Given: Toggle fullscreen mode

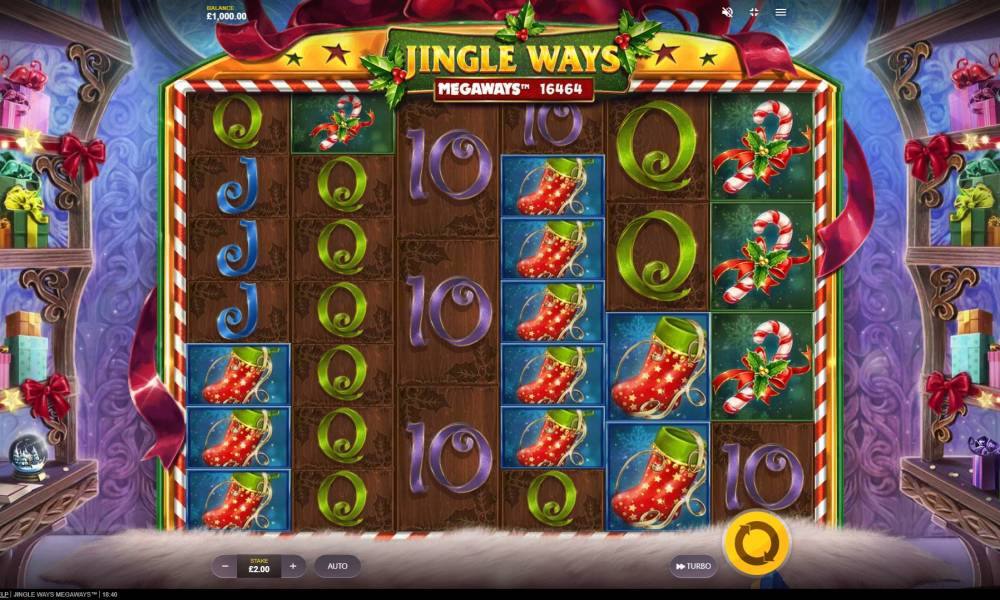Looking at the screenshot, I should click(754, 13).
